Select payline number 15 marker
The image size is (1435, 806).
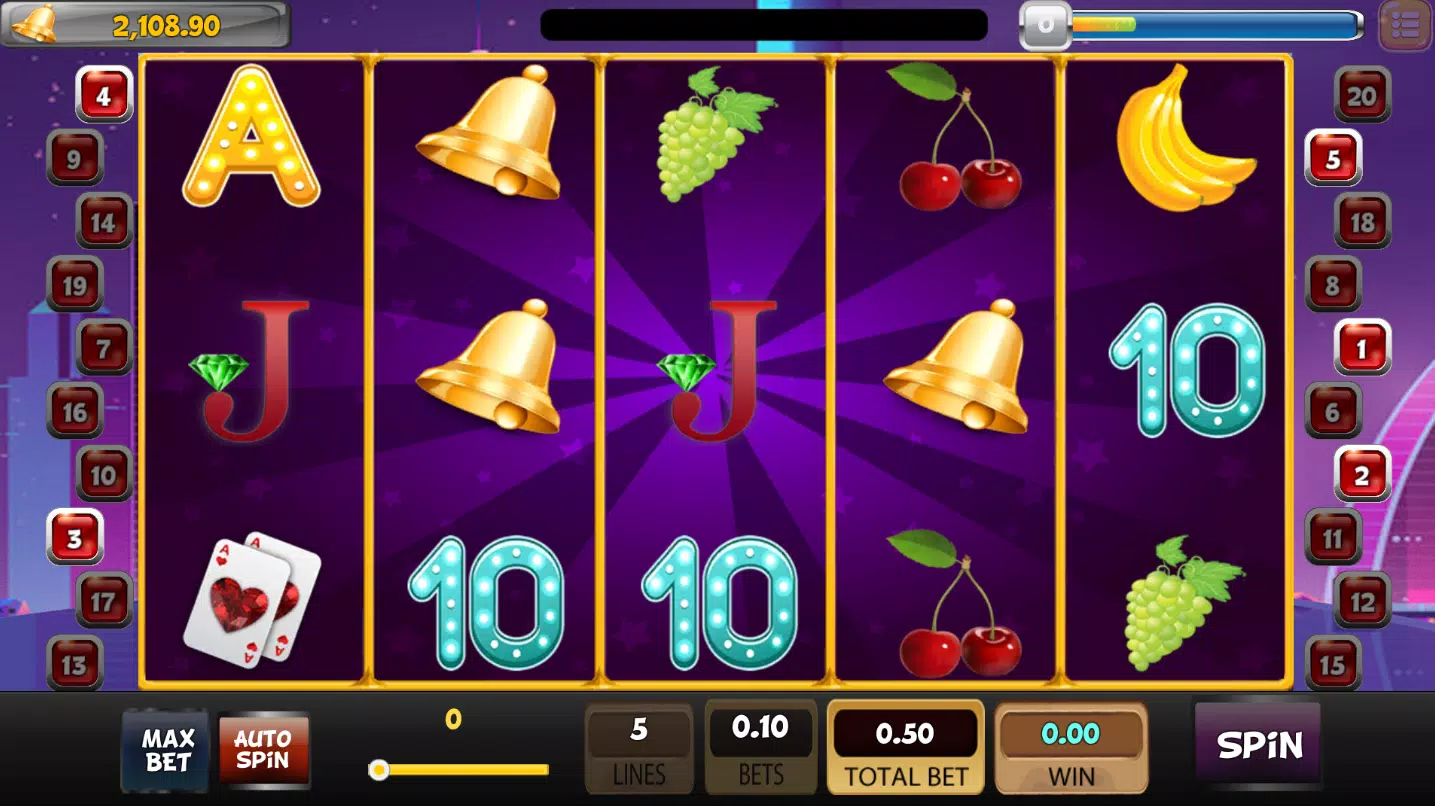[x=1333, y=664]
